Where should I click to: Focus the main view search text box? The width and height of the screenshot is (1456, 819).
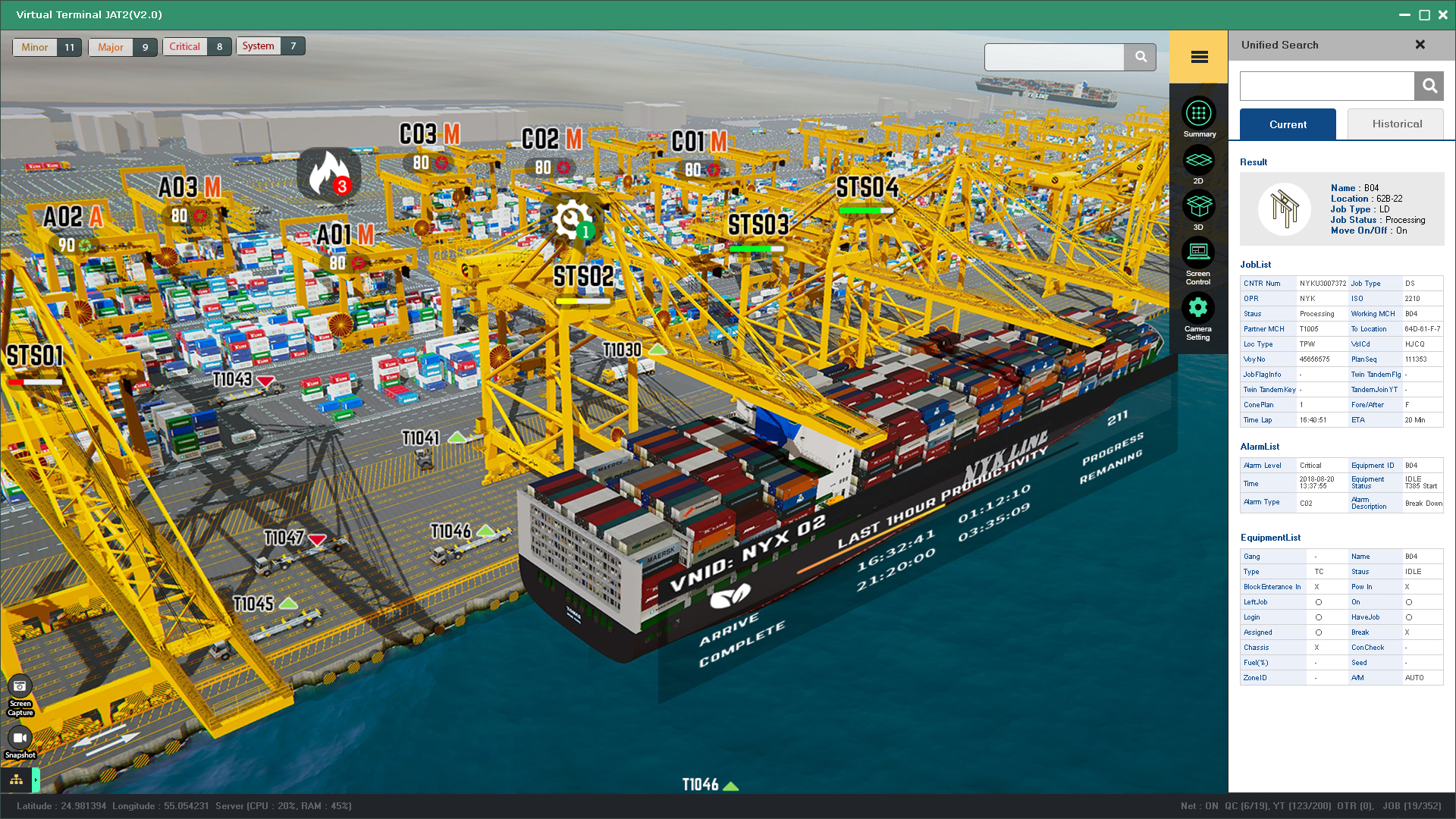[x=1054, y=57]
